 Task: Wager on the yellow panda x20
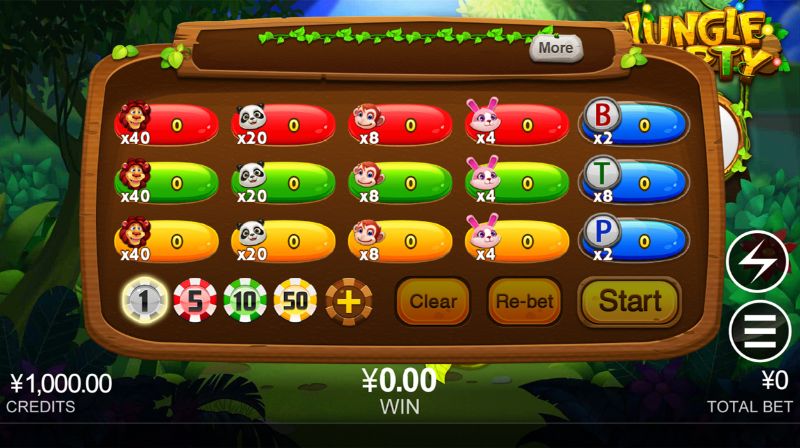pyautogui.click(x=284, y=240)
